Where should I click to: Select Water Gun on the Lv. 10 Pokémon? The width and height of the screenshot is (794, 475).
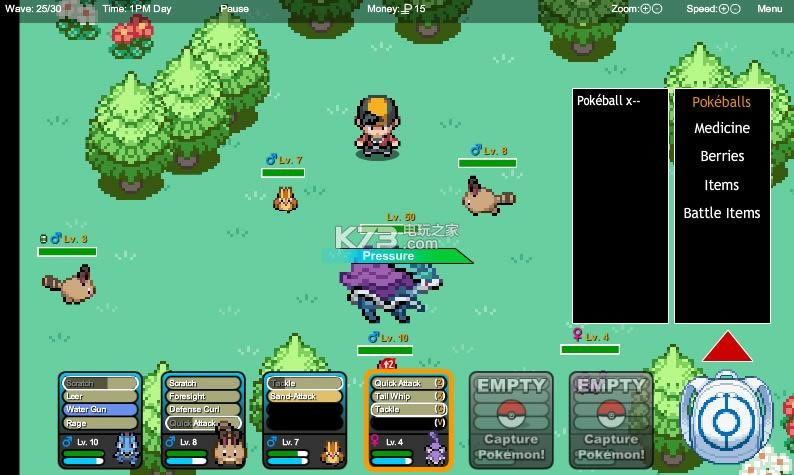[100, 409]
